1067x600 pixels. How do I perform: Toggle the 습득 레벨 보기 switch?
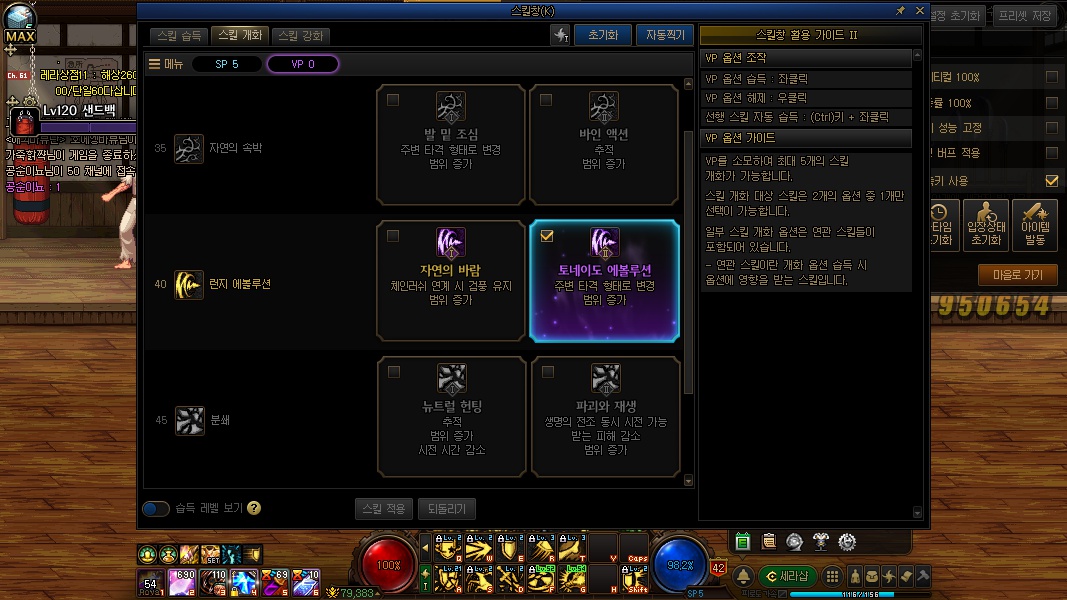pos(156,508)
